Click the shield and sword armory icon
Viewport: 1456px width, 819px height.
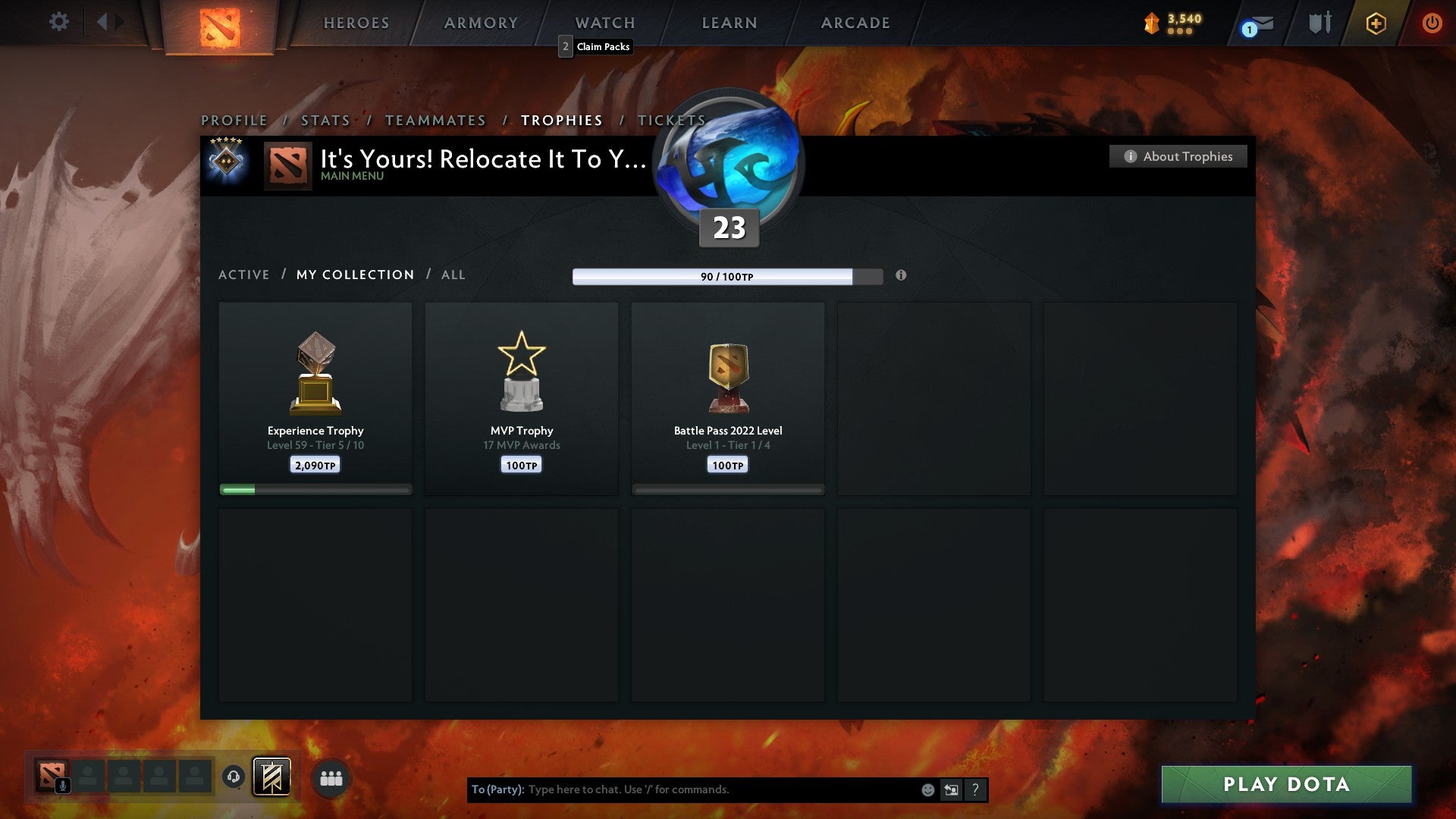(1319, 23)
